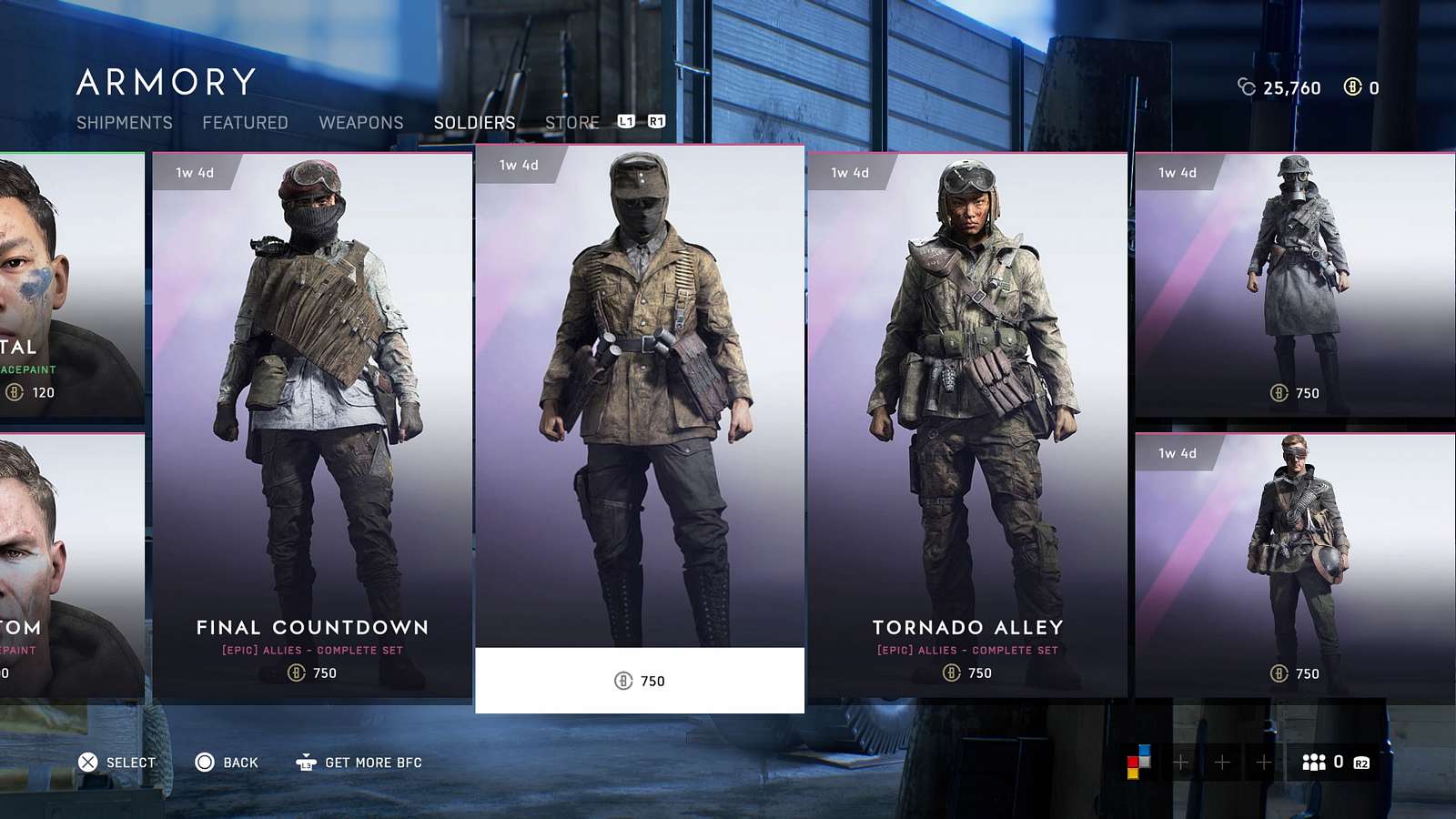The width and height of the screenshot is (1456, 819).
Task: Click the BFC icon on Tornado Alley price
Action: pos(952,673)
